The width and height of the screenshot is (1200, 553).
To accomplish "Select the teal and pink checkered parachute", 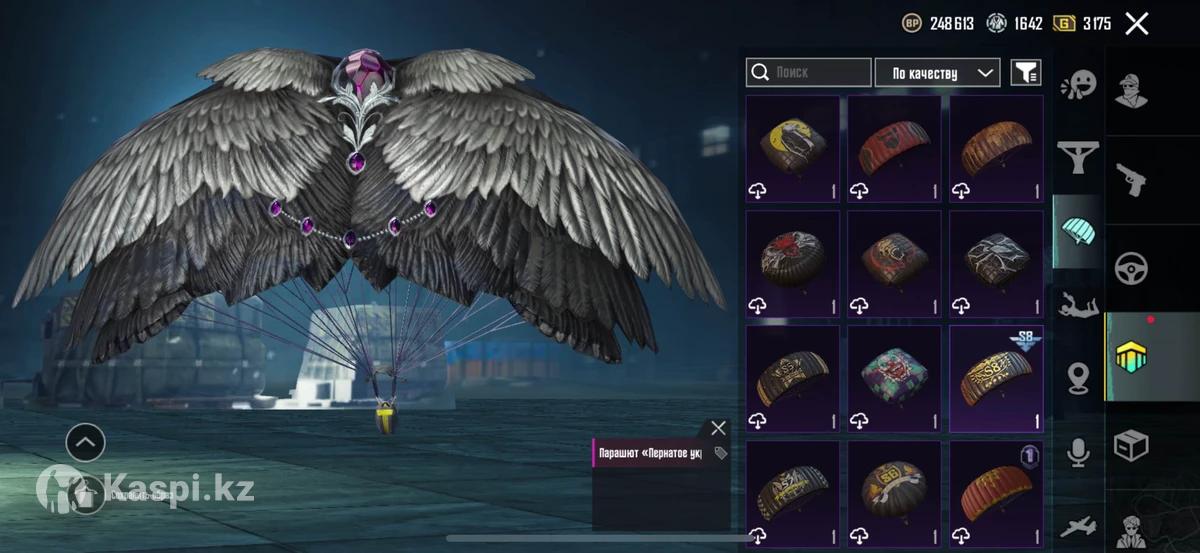I will 894,379.
